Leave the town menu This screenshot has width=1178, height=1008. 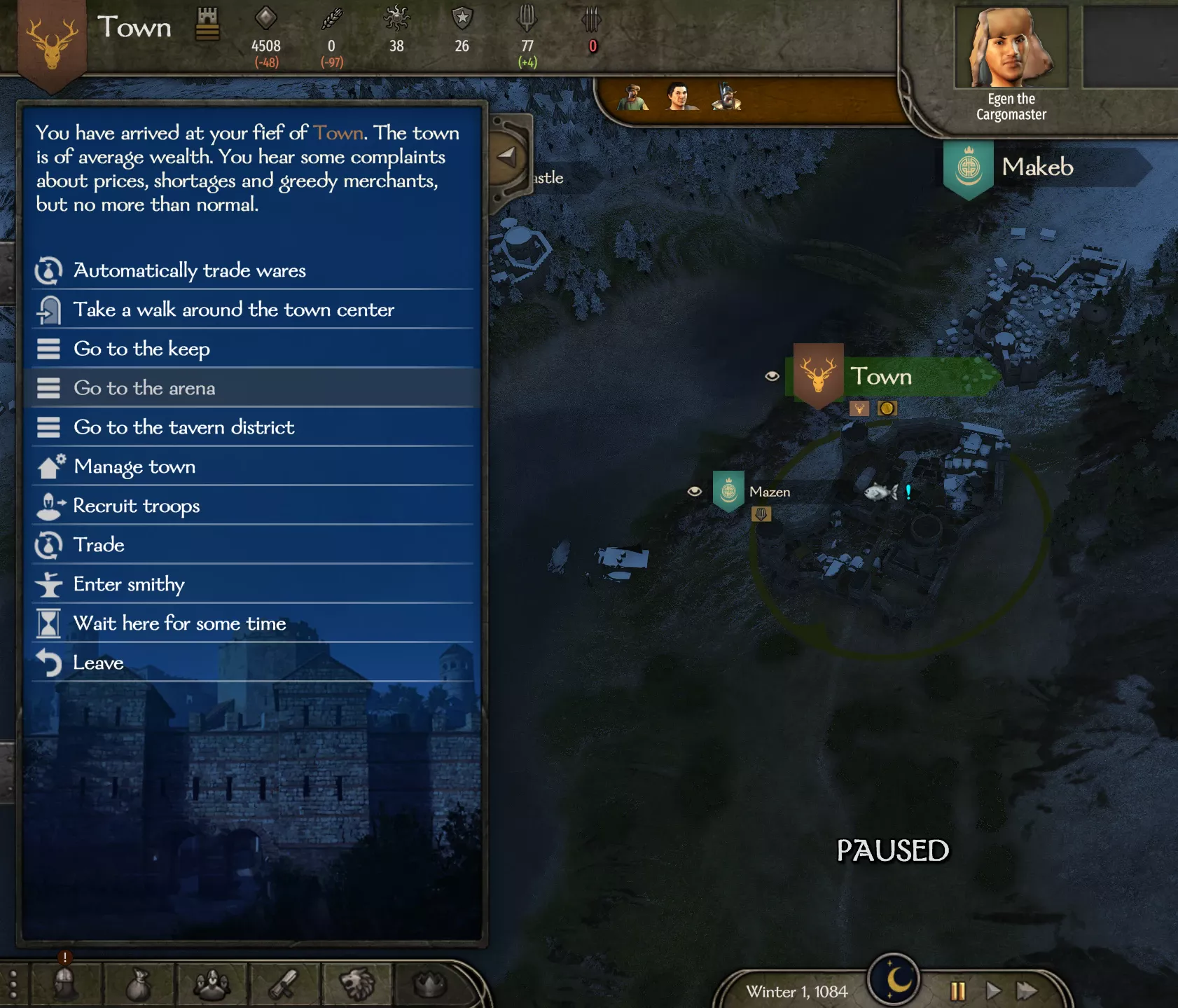(x=98, y=663)
